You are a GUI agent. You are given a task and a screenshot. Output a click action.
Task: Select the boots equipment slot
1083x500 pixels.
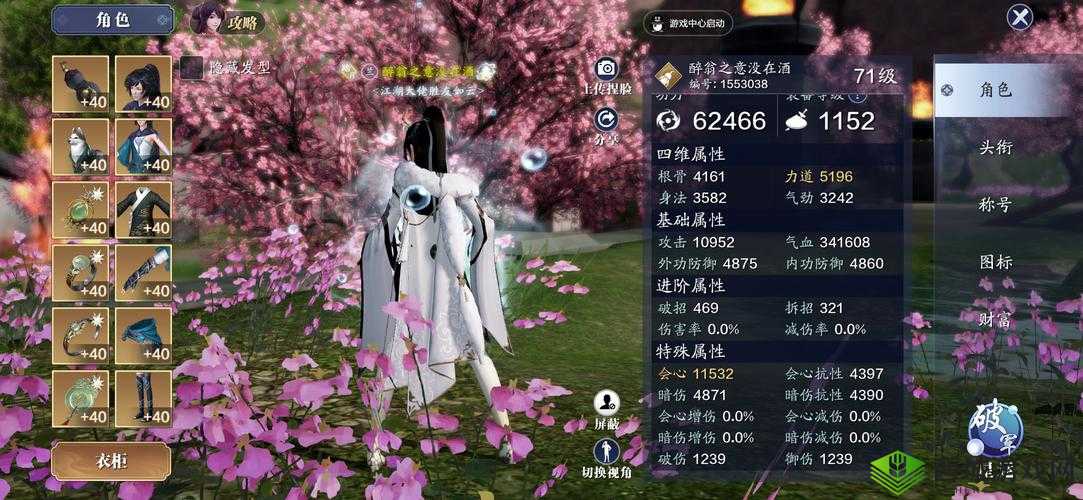point(143,399)
